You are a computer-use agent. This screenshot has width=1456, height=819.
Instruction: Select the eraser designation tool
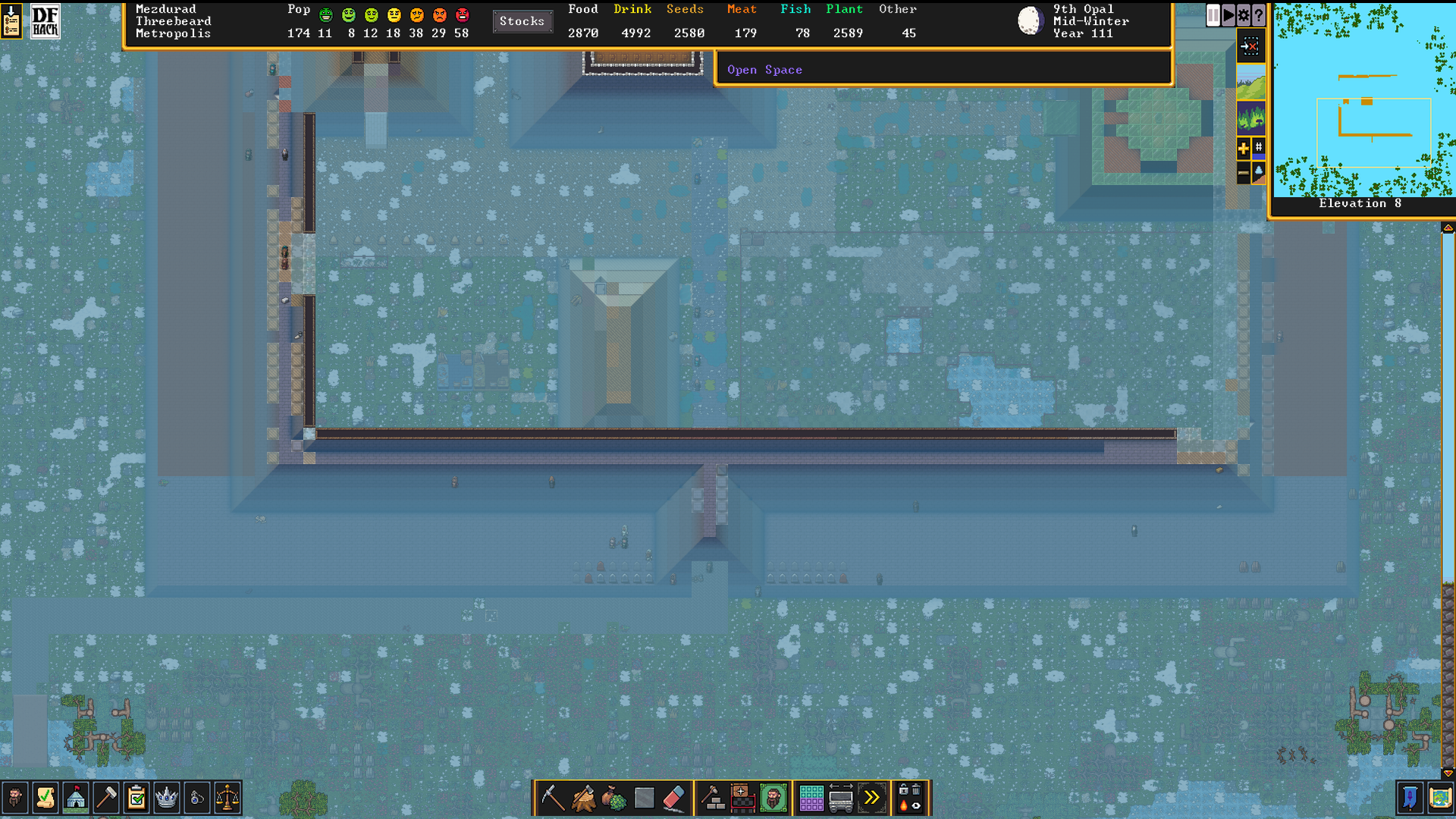(674, 798)
